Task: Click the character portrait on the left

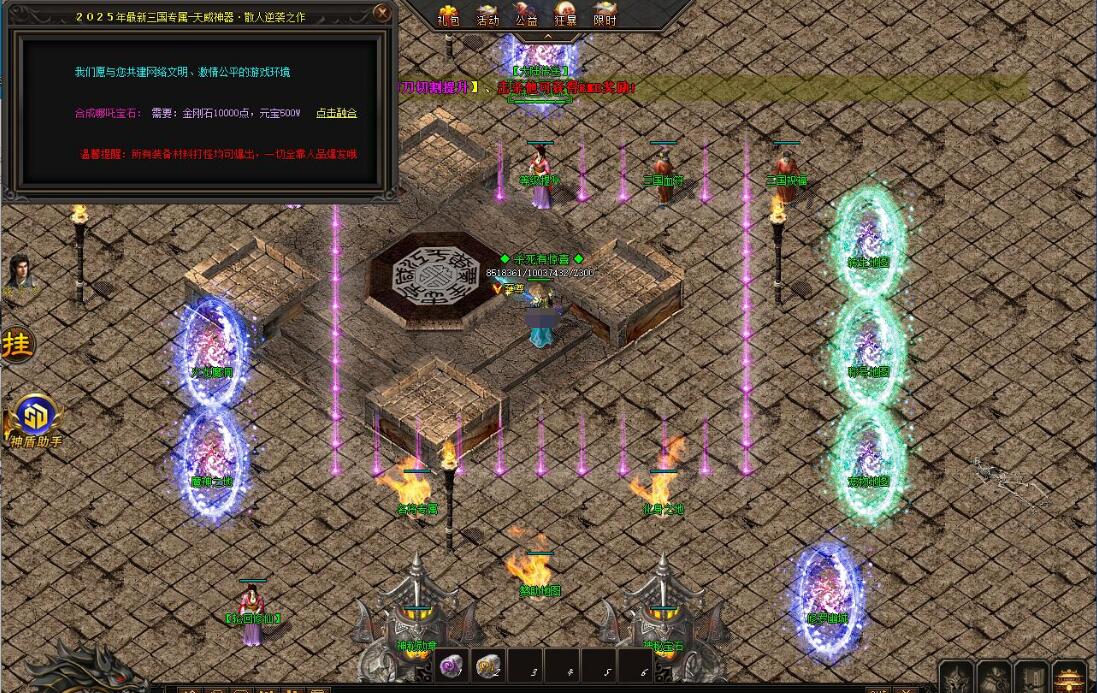Action: 18,275
